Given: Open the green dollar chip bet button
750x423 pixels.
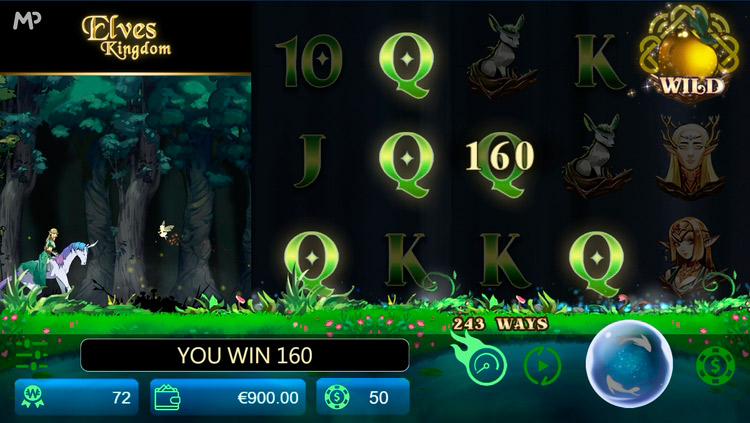Looking at the screenshot, I should coord(715,366).
